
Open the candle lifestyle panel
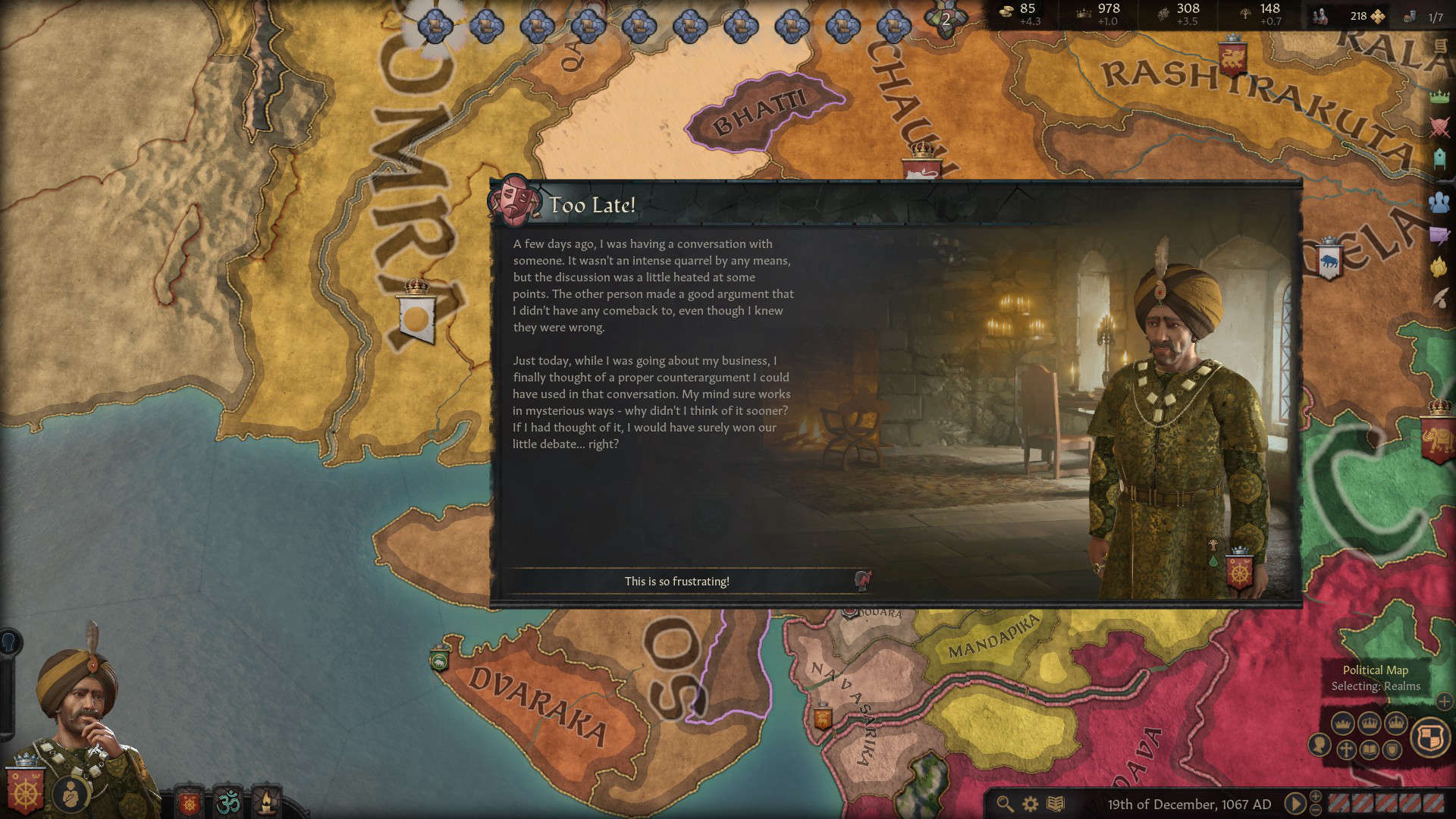pos(267,802)
